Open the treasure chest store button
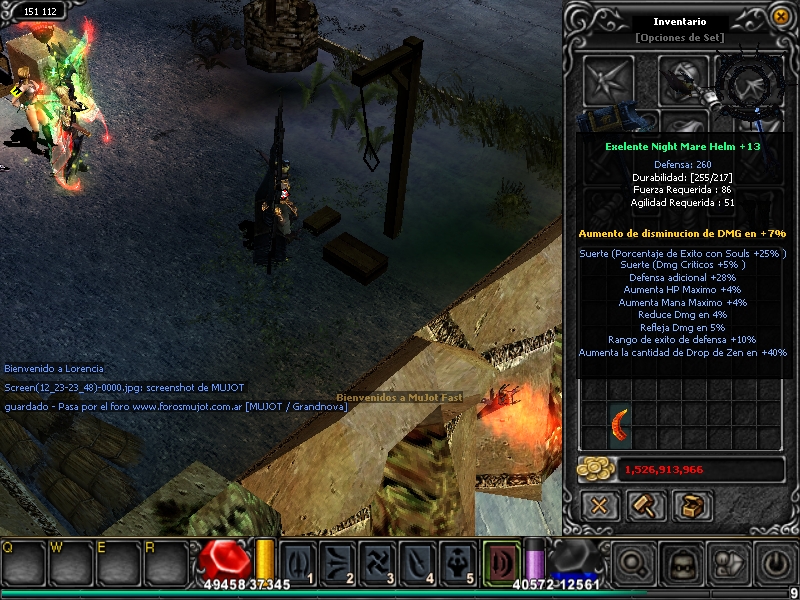Viewport: 800px width, 600px height. tap(691, 506)
